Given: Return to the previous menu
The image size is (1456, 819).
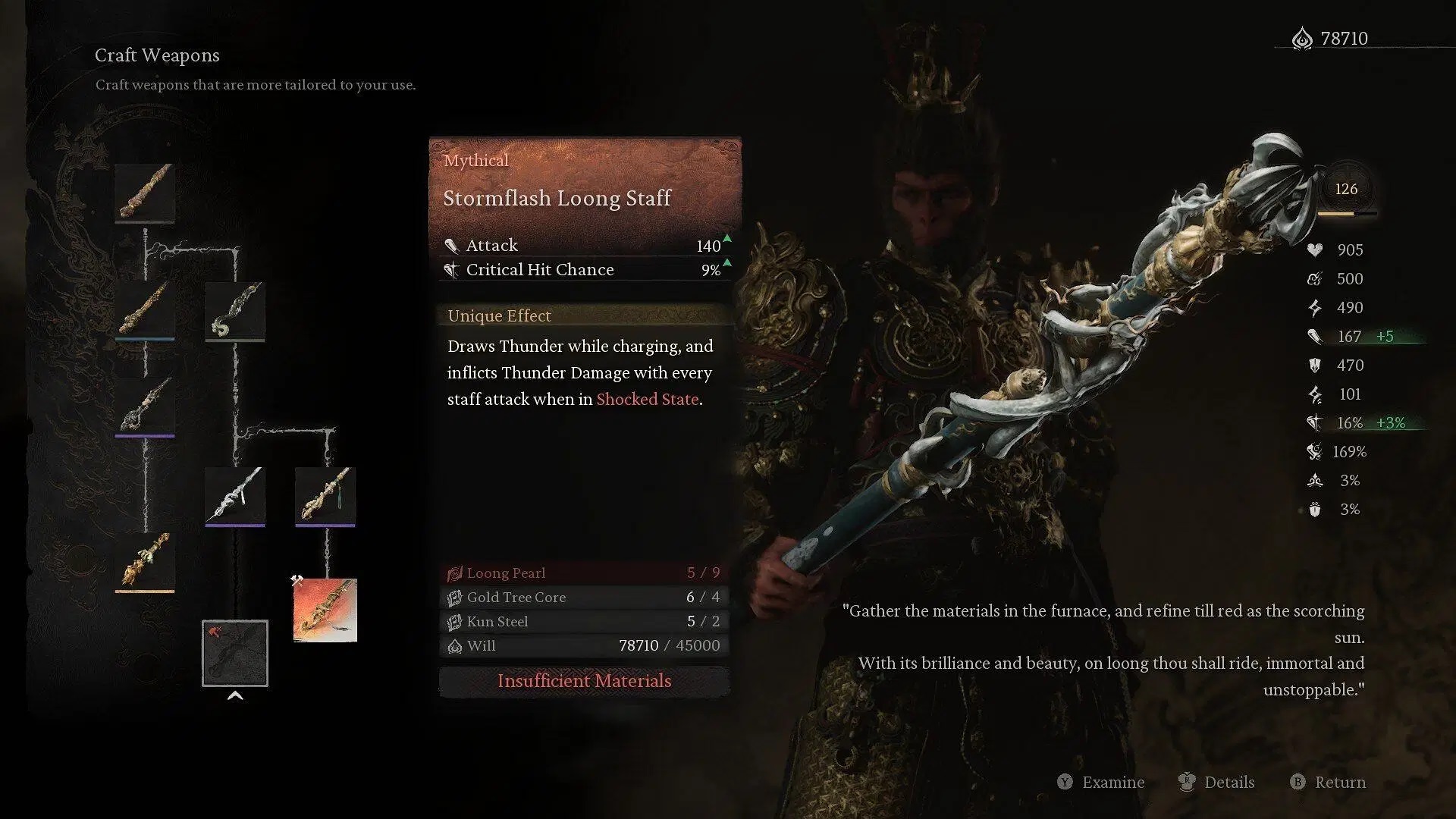Looking at the screenshot, I should (1339, 782).
